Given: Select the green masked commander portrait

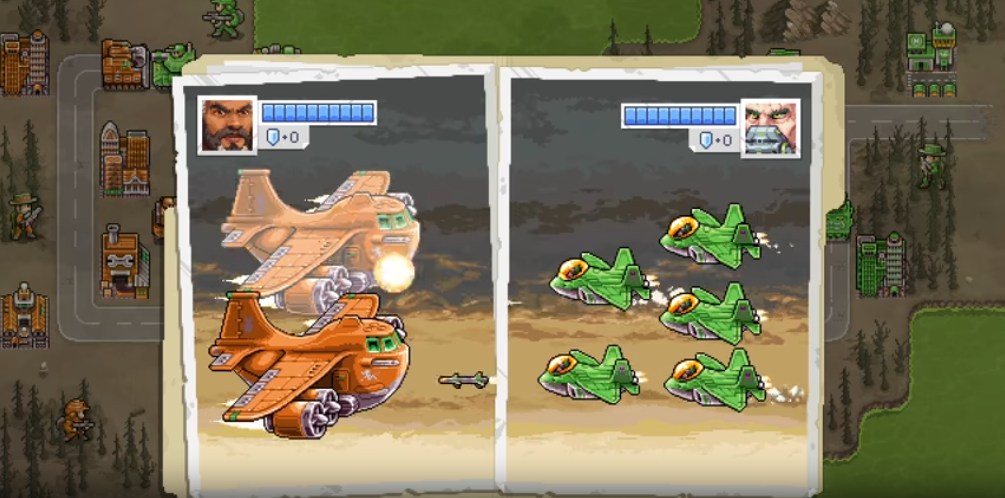Looking at the screenshot, I should click(770, 128).
